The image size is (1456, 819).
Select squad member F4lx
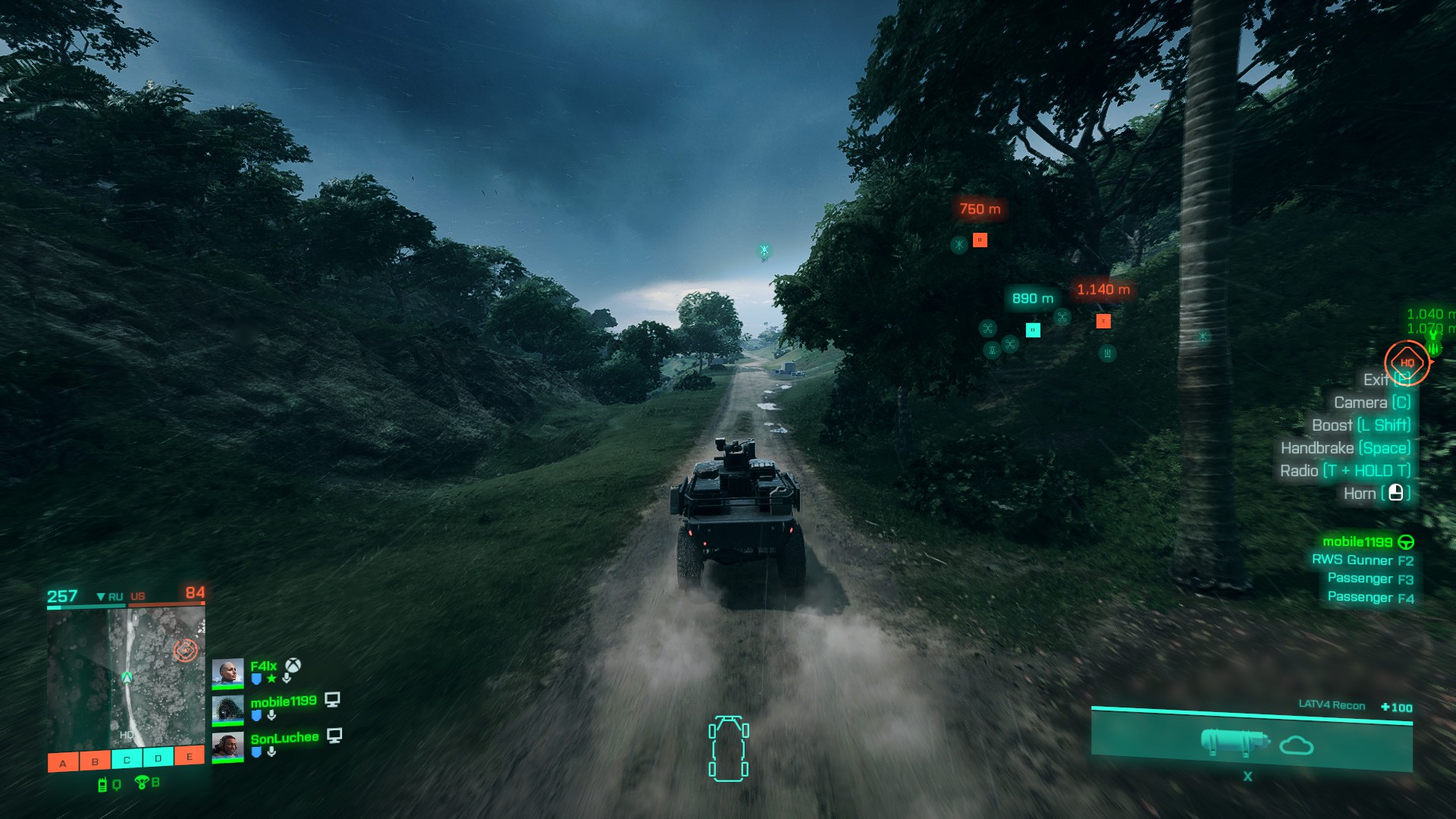(x=262, y=667)
